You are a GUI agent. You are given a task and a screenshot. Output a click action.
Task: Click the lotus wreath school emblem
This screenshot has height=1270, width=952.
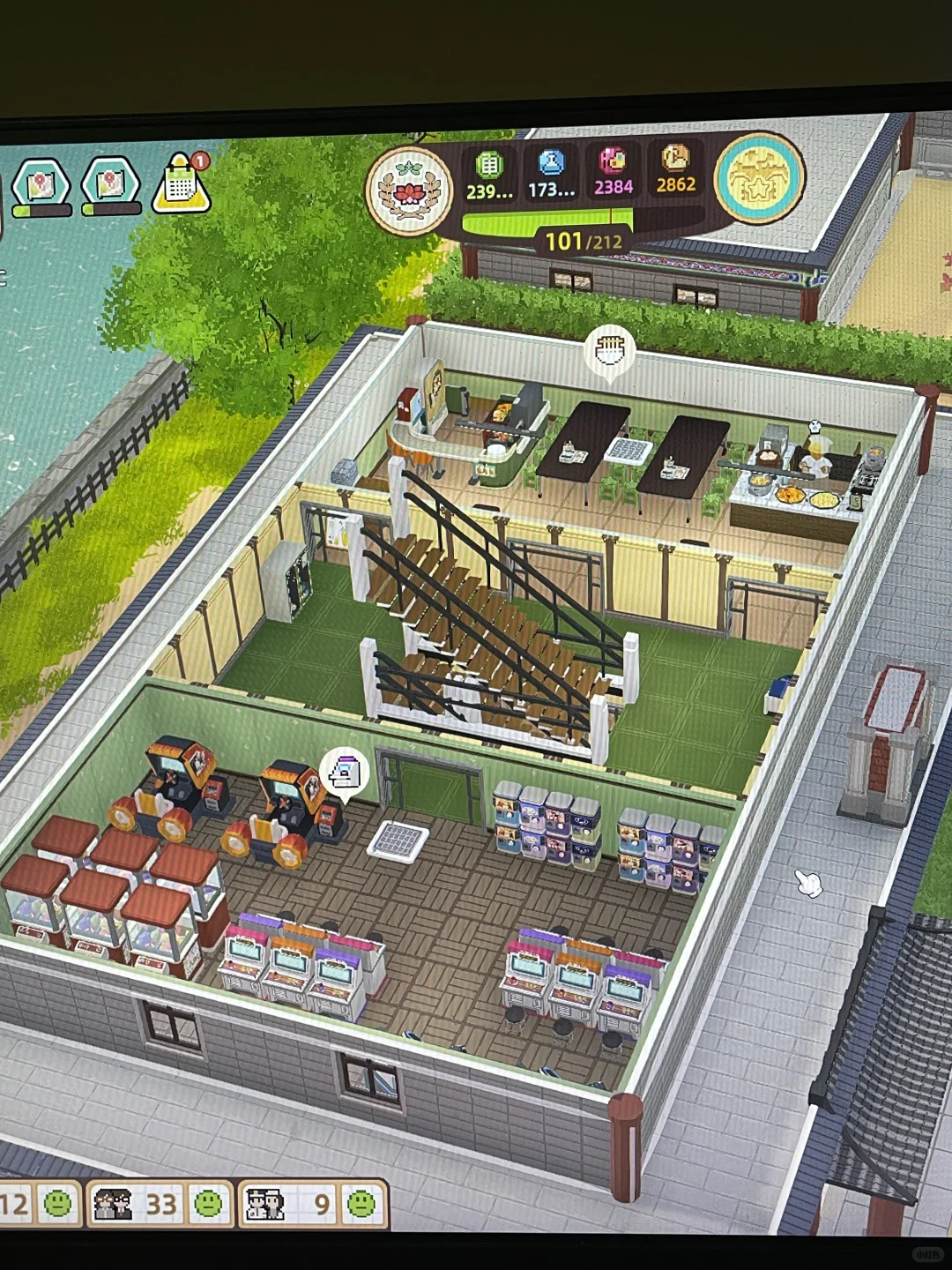(409, 190)
